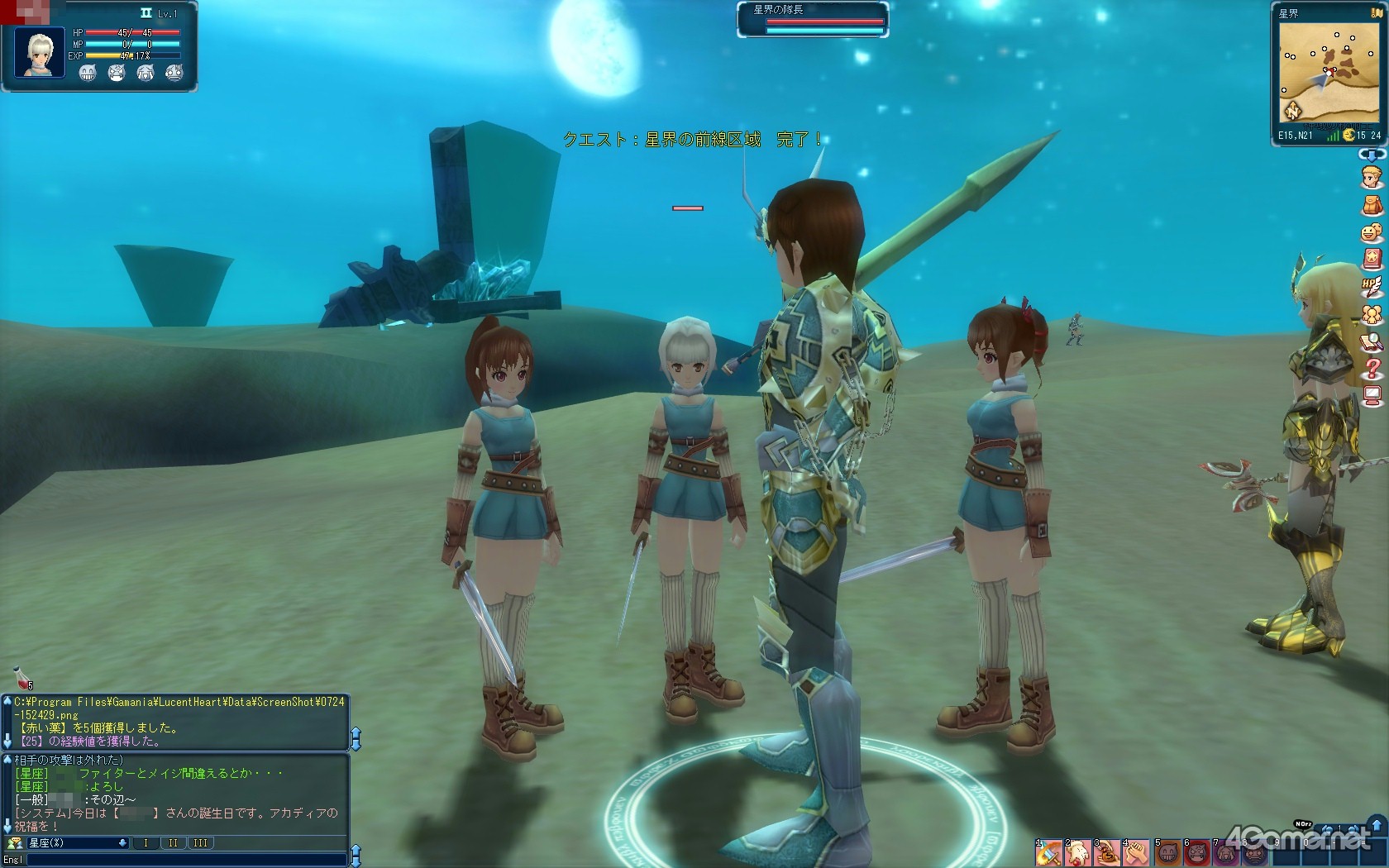Click the chat text input field
The image size is (1389, 868).
(186, 860)
